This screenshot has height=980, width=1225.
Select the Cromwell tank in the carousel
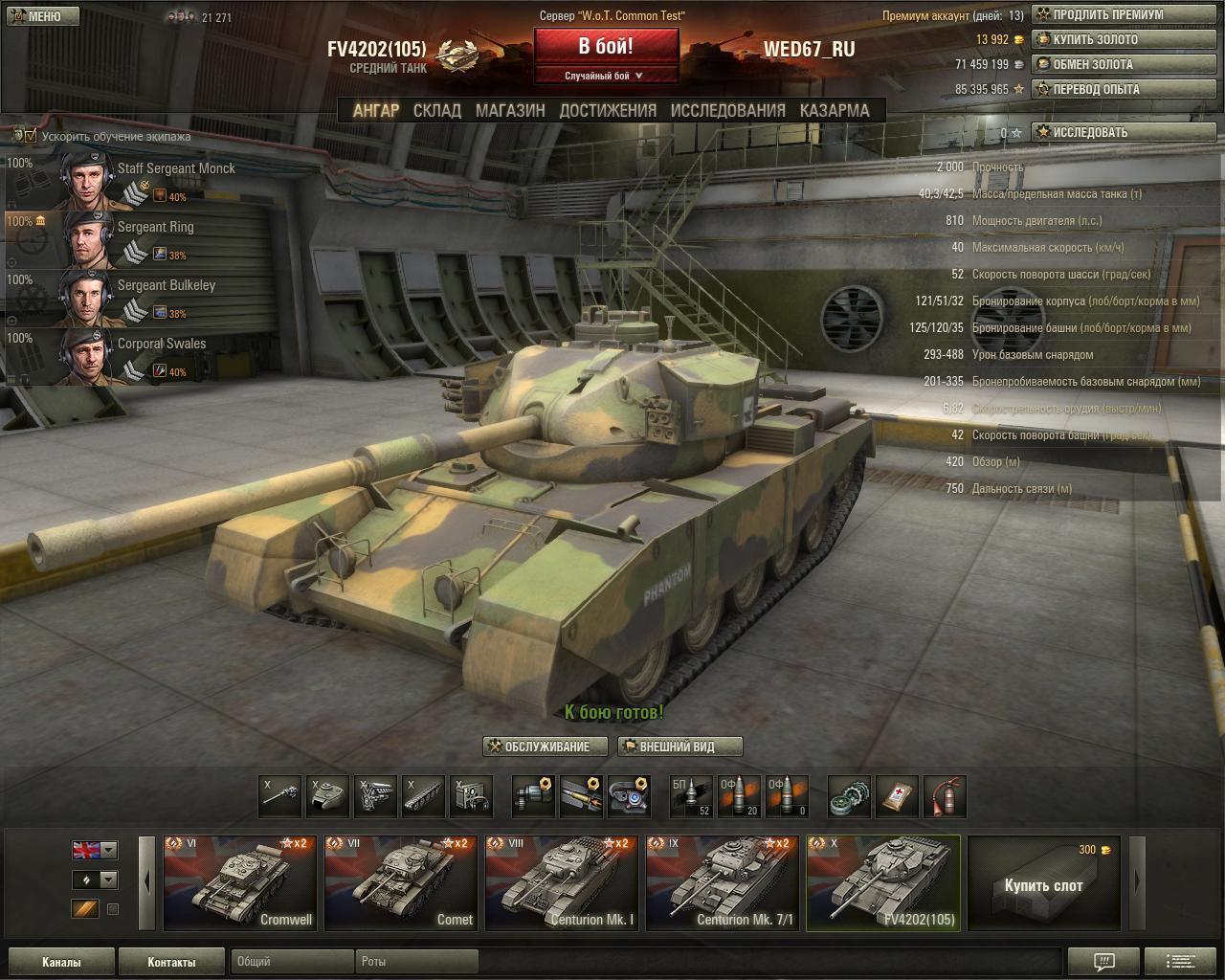point(239,882)
